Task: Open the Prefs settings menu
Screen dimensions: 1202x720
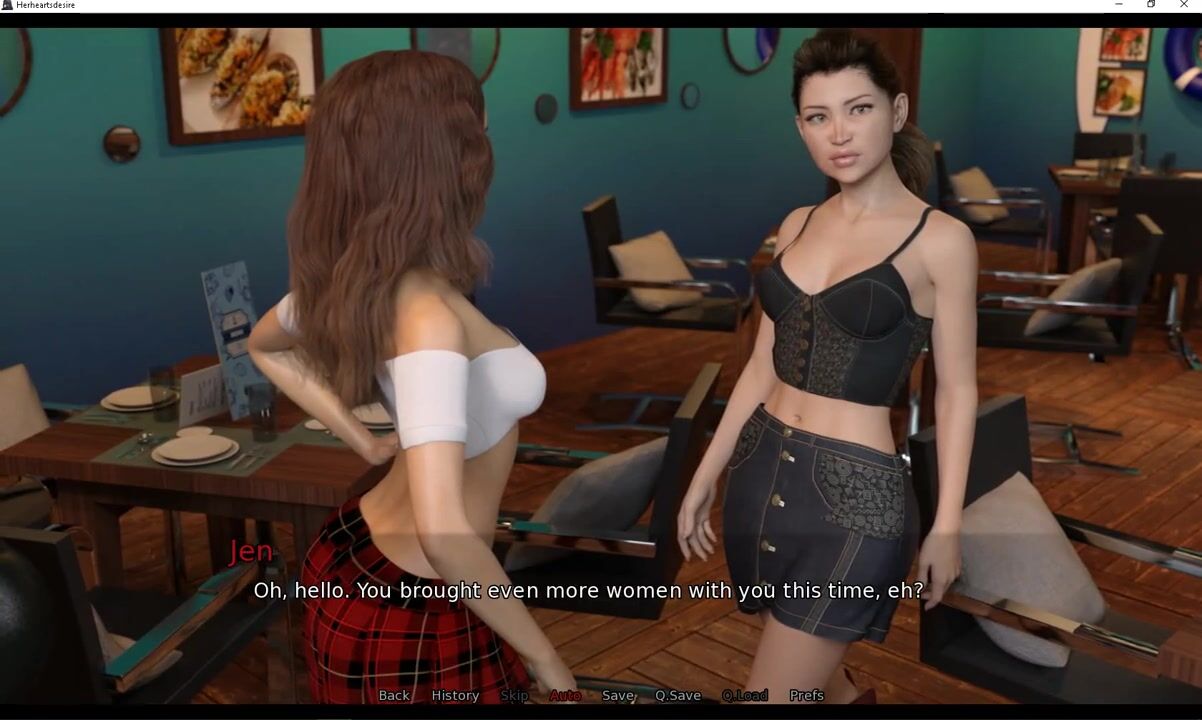Action: pos(807,695)
